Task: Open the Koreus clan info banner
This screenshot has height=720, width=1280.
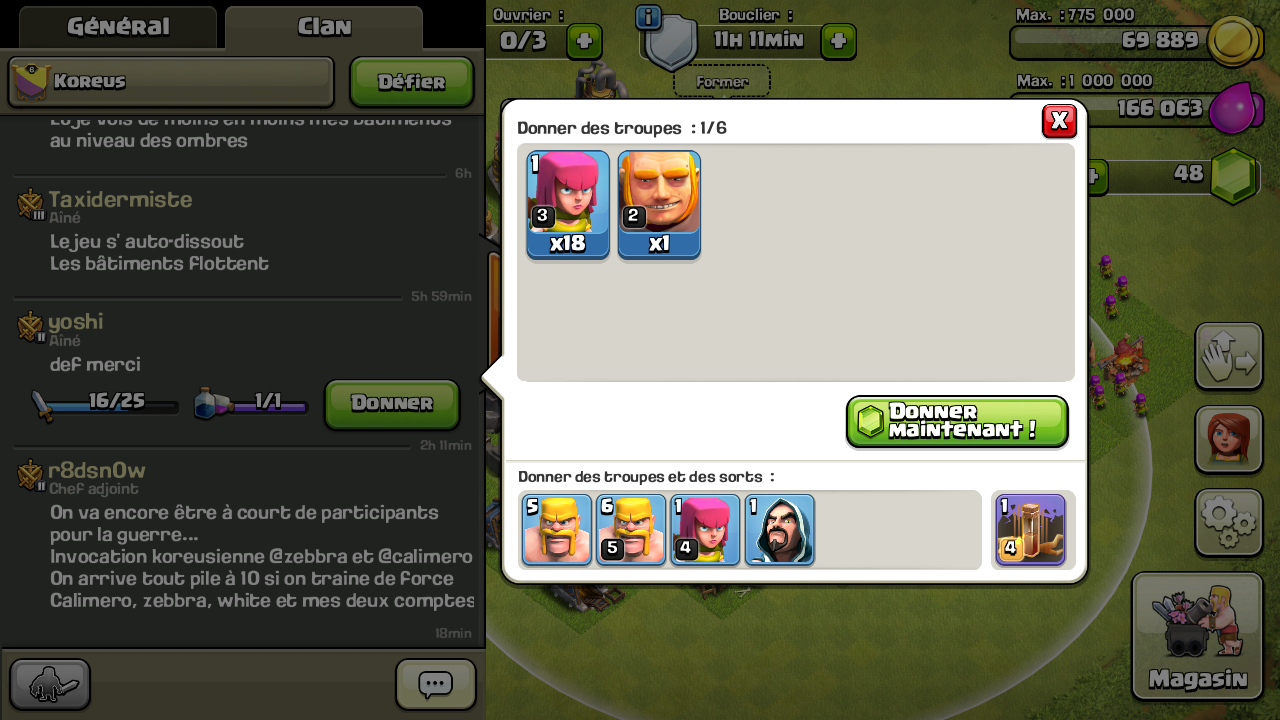Action: [x=171, y=82]
